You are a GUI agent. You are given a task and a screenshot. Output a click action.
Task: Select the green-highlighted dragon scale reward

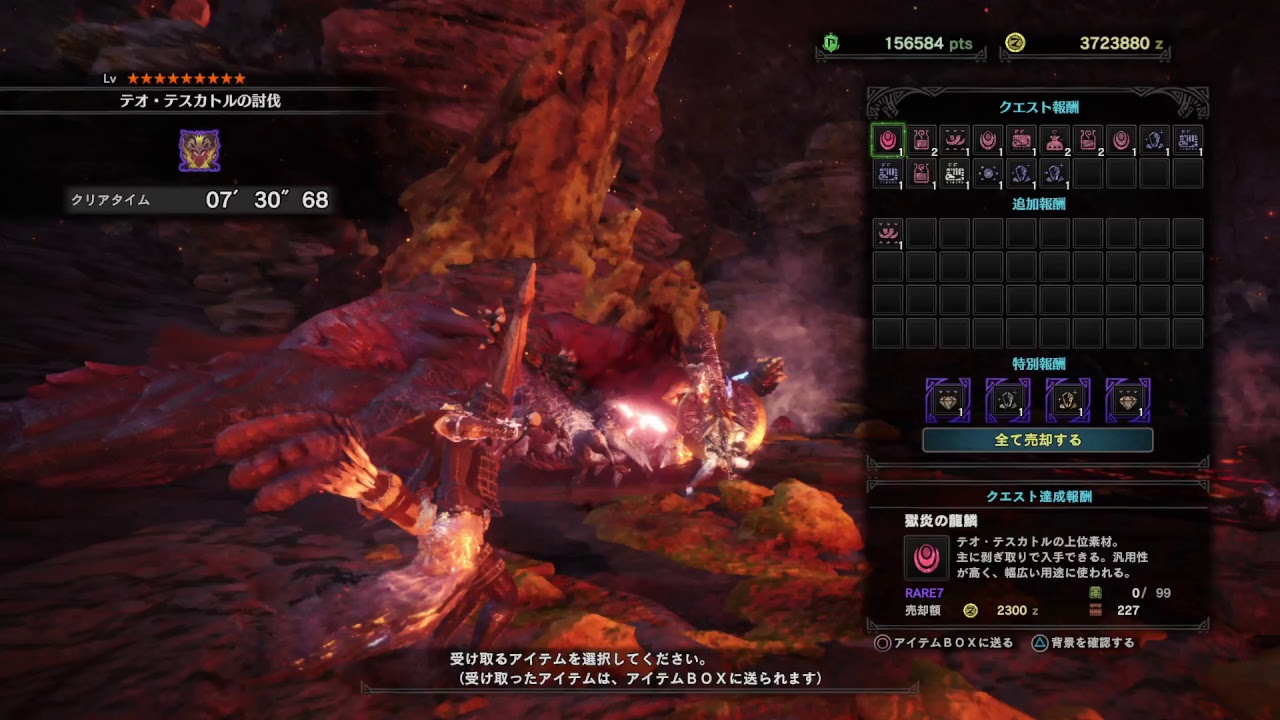[x=887, y=140]
